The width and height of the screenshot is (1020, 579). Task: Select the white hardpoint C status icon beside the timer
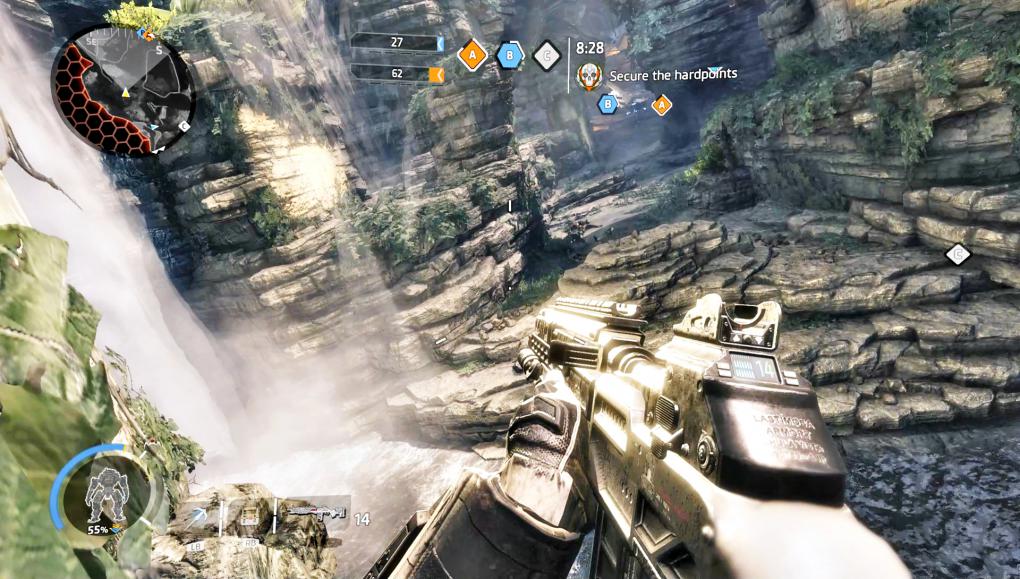pos(546,56)
